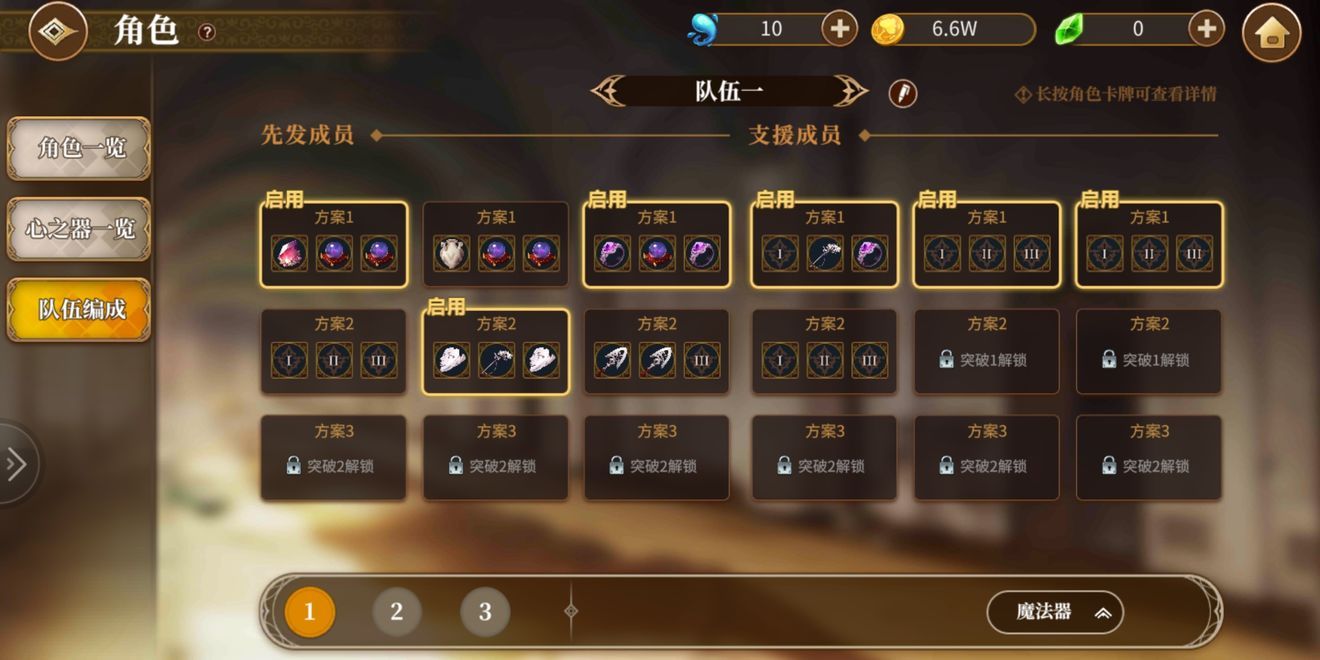Switch to team preset 3
This screenshot has height=660, width=1320.
[x=485, y=612]
